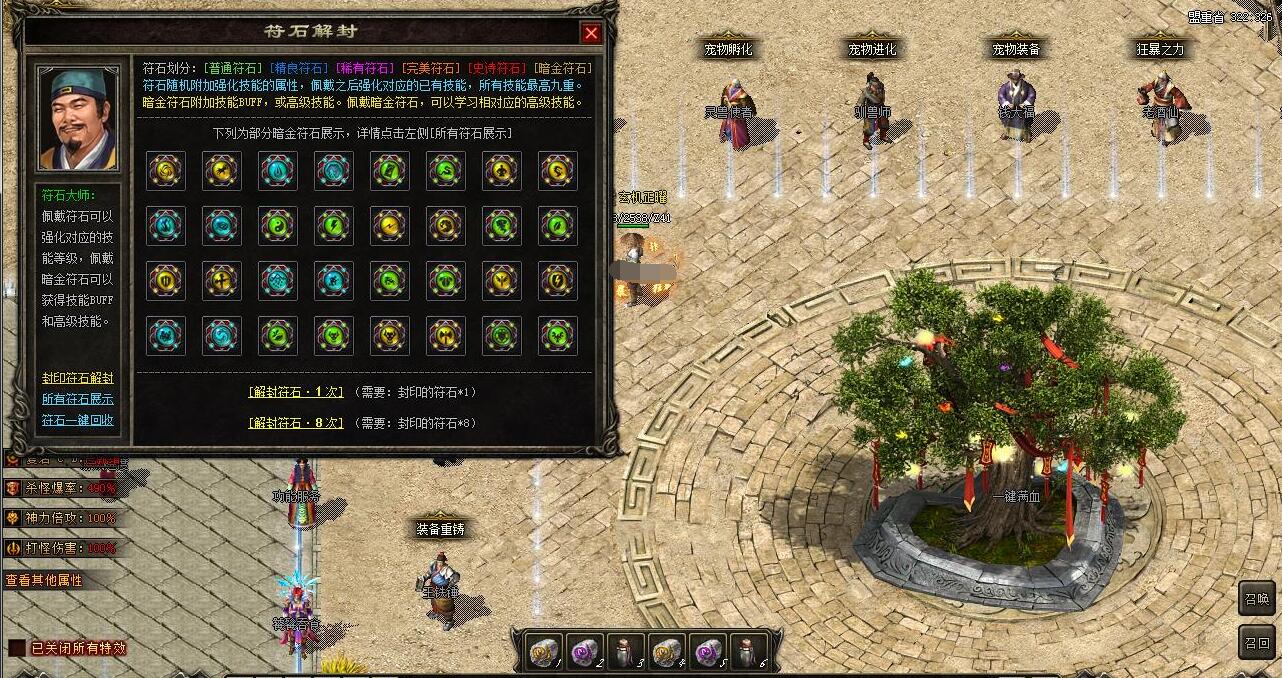Viewport: 1282px width, 678px height.
Task: Use the purple scroll in hotbar slot 2
Action: pos(584,651)
